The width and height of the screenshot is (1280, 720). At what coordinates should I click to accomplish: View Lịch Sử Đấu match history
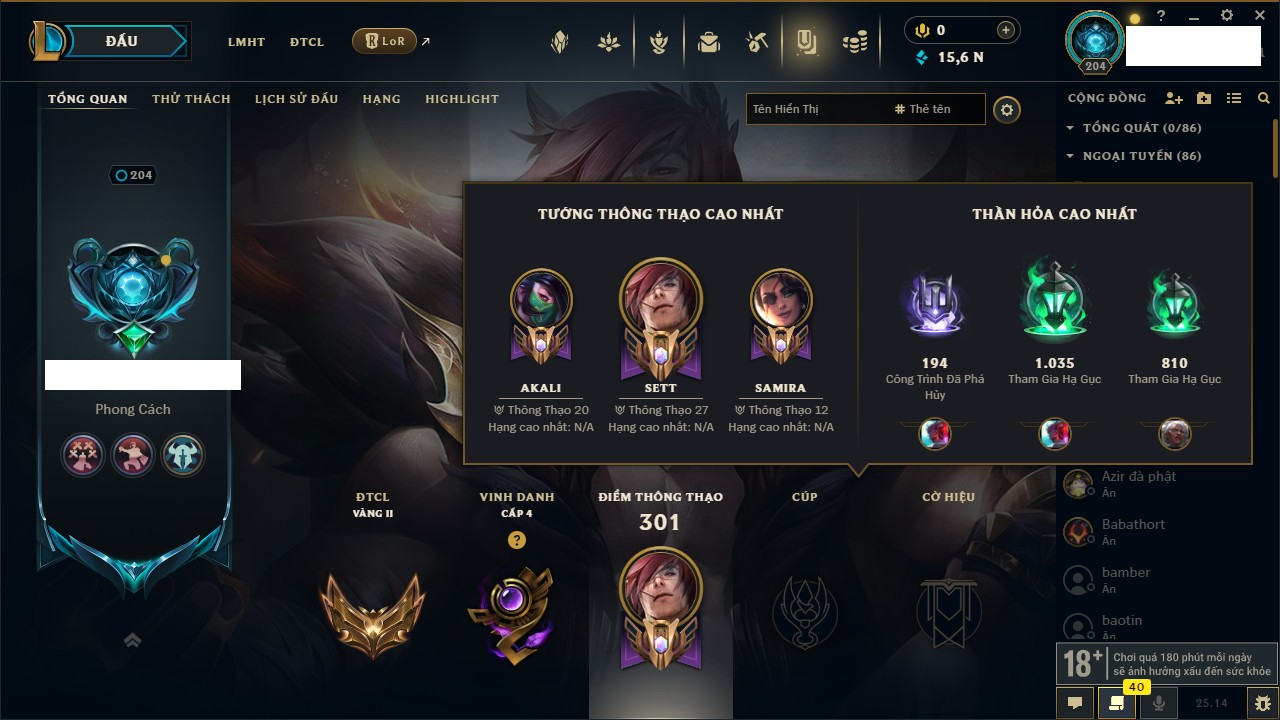point(296,99)
